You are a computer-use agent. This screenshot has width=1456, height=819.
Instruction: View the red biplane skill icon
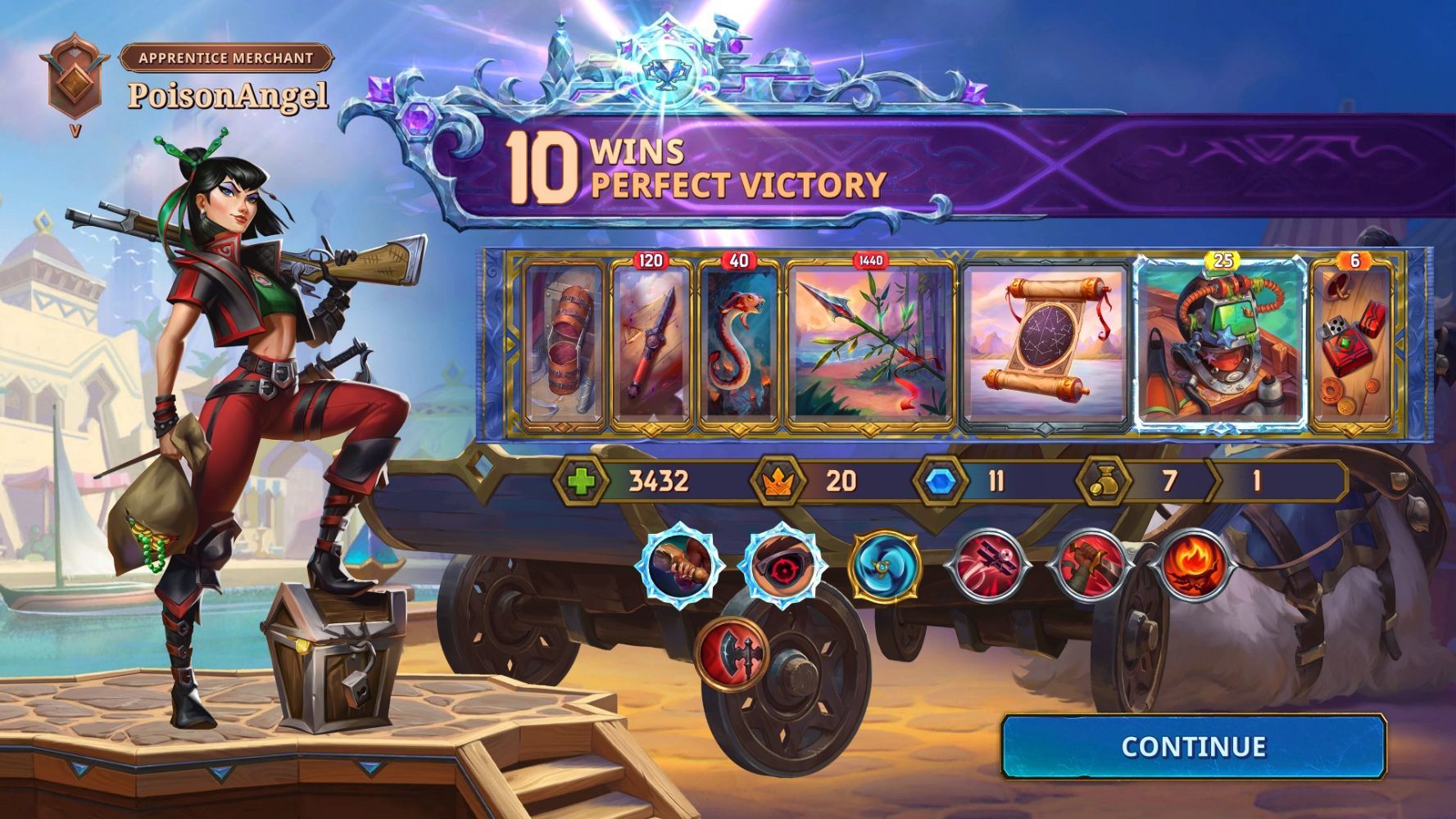pos(987,565)
